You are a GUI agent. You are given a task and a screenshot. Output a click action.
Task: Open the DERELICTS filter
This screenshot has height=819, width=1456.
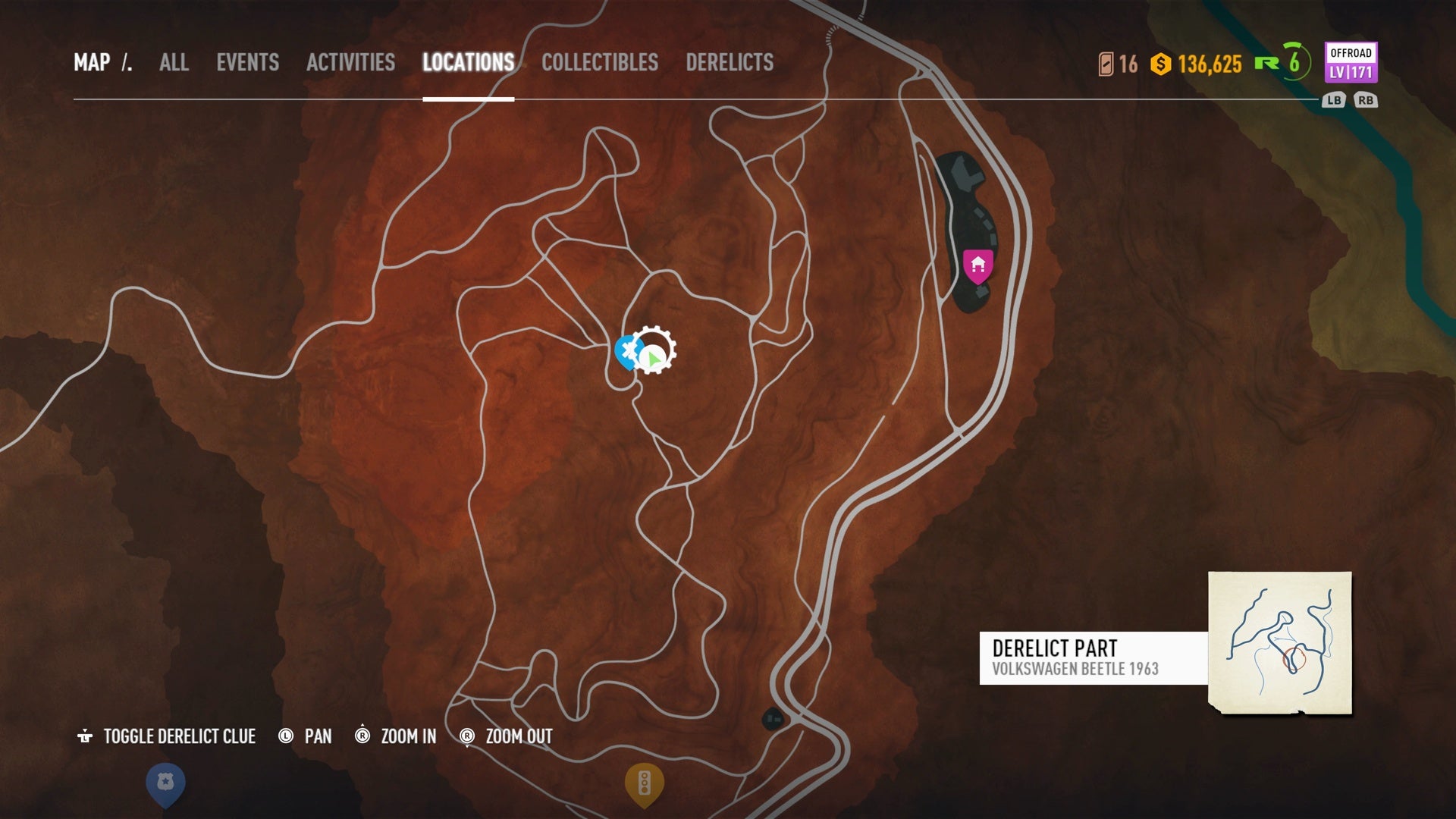click(x=730, y=63)
